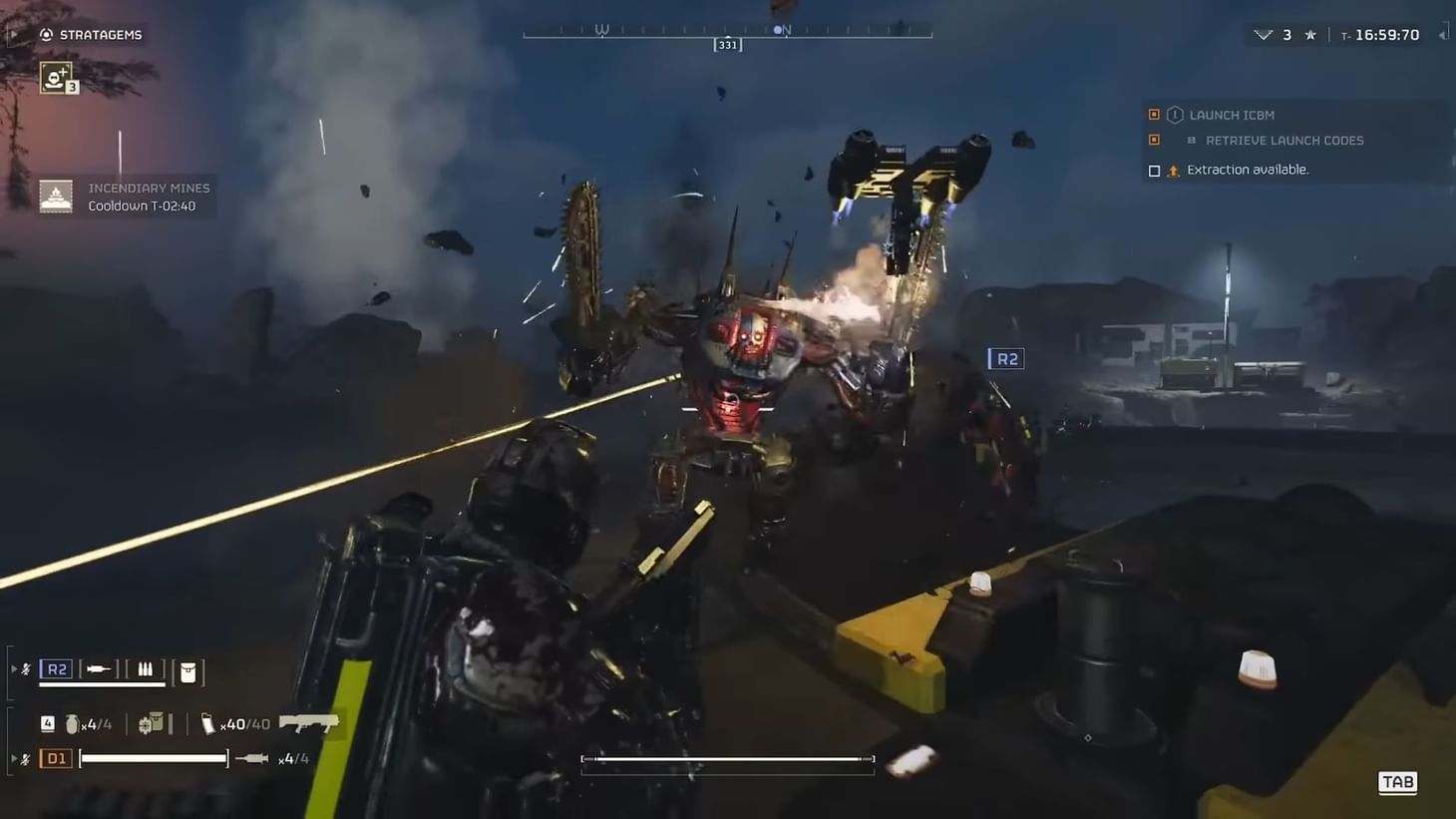Check the Extraction available checkbox
The height and width of the screenshot is (819, 1456).
point(1155,170)
